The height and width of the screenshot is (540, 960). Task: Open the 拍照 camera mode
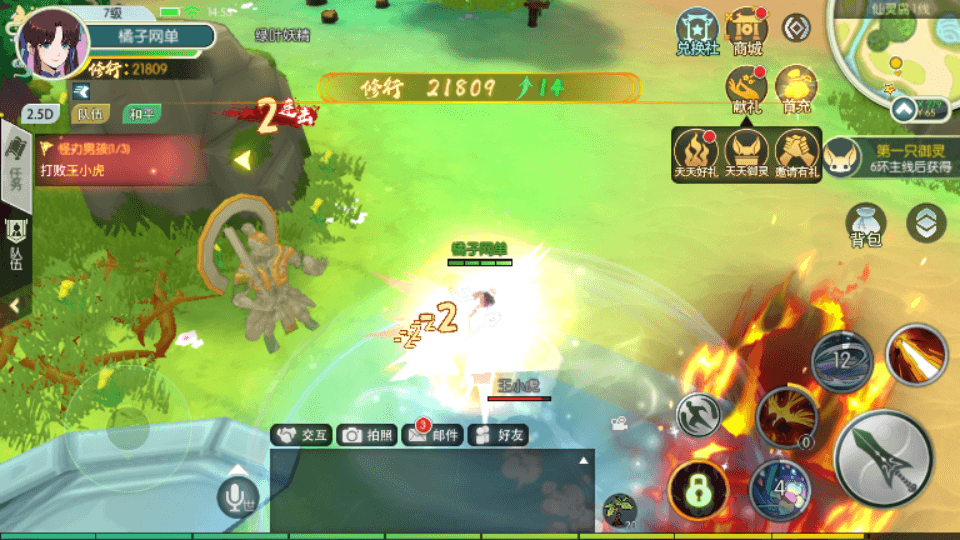point(366,435)
